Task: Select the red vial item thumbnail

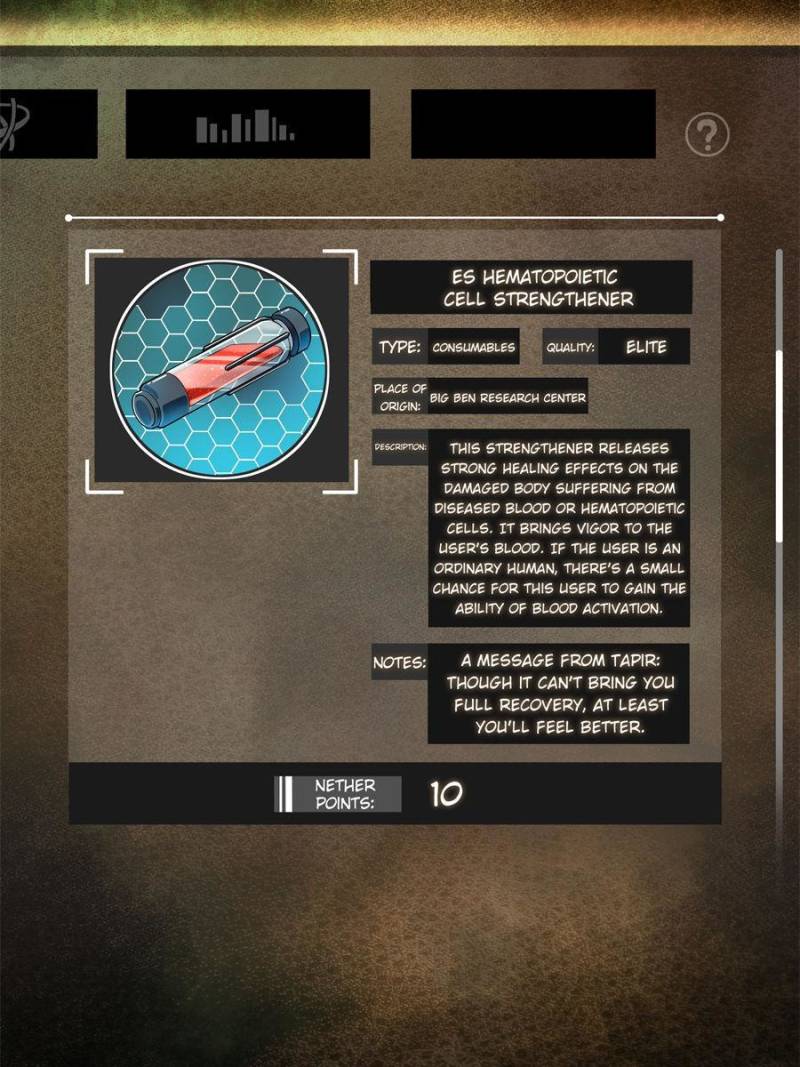Action: click(221, 368)
